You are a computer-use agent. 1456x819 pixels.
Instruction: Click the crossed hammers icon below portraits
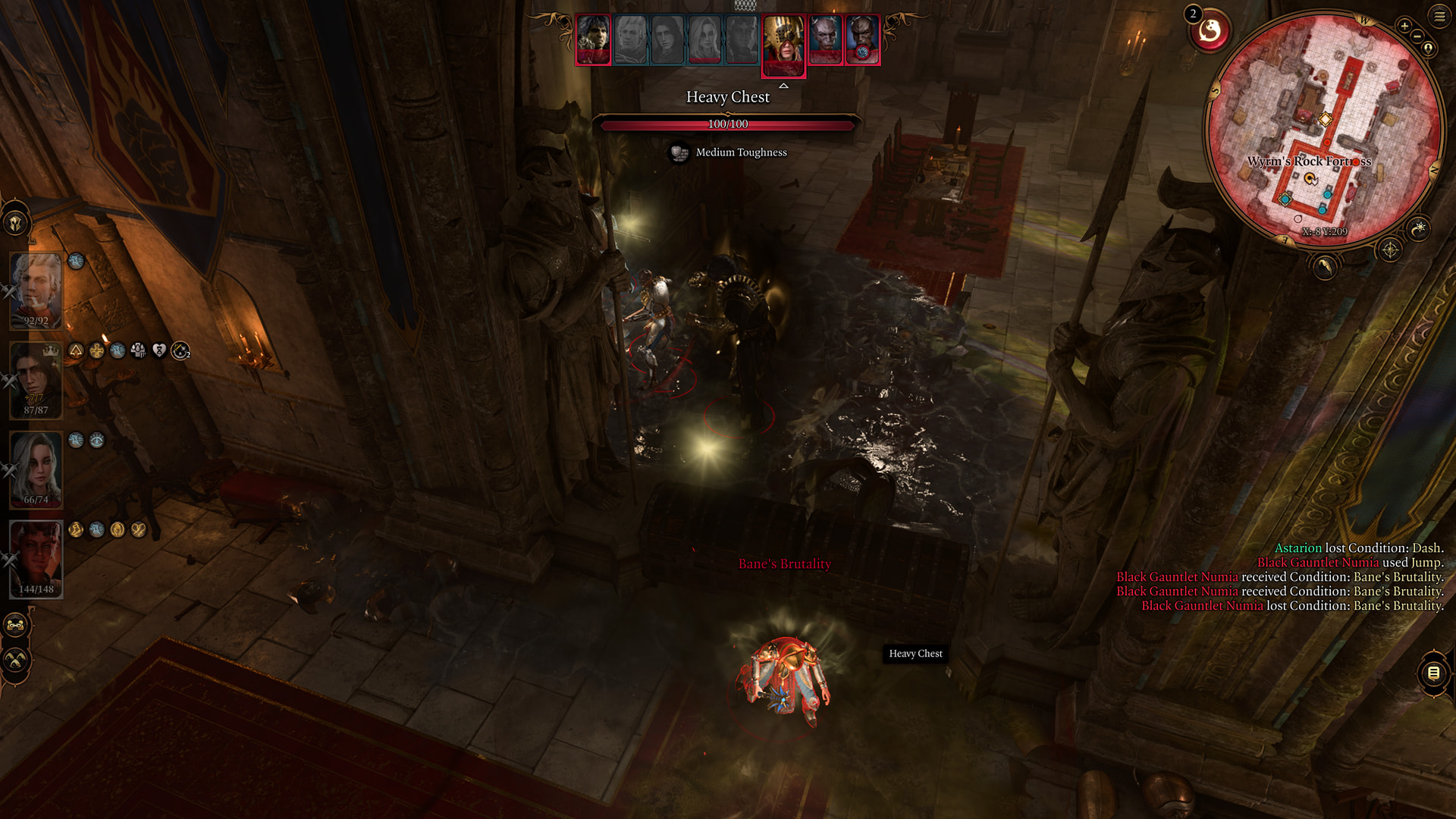(15, 661)
